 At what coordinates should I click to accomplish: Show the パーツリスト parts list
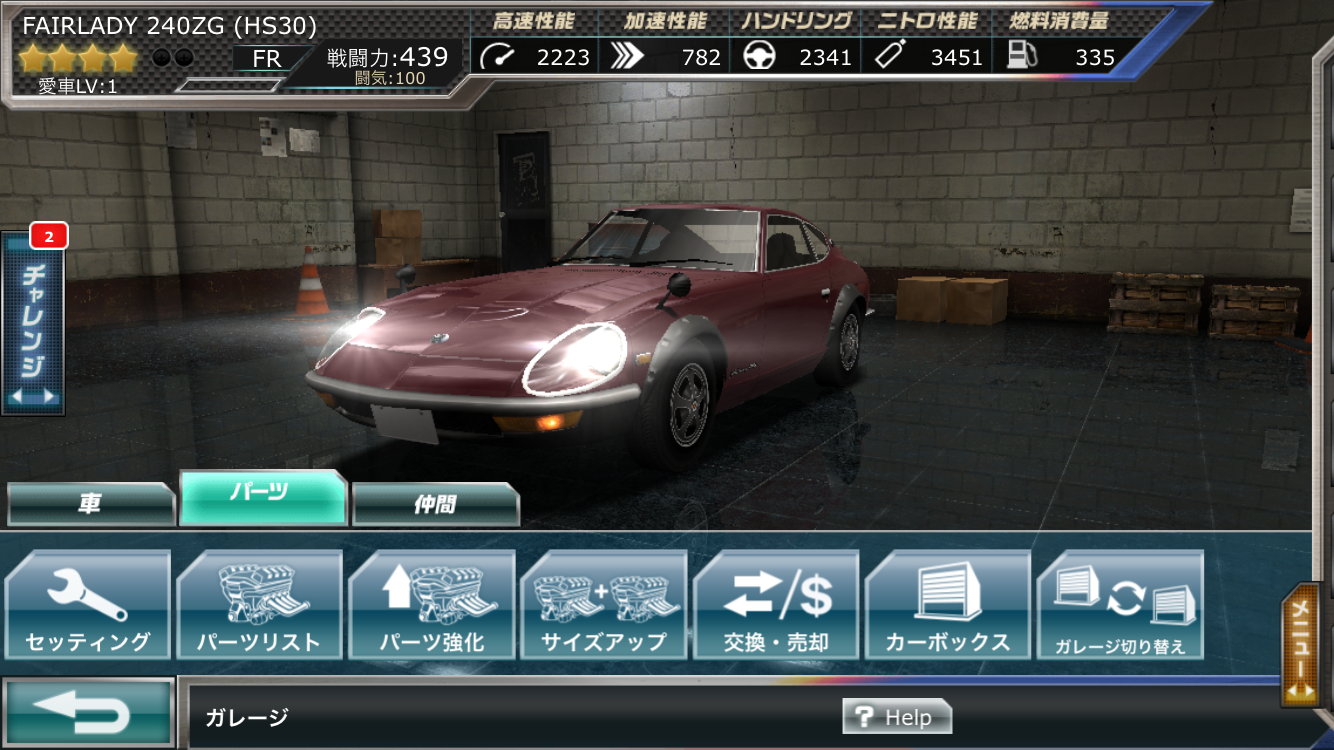pyautogui.click(x=259, y=605)
